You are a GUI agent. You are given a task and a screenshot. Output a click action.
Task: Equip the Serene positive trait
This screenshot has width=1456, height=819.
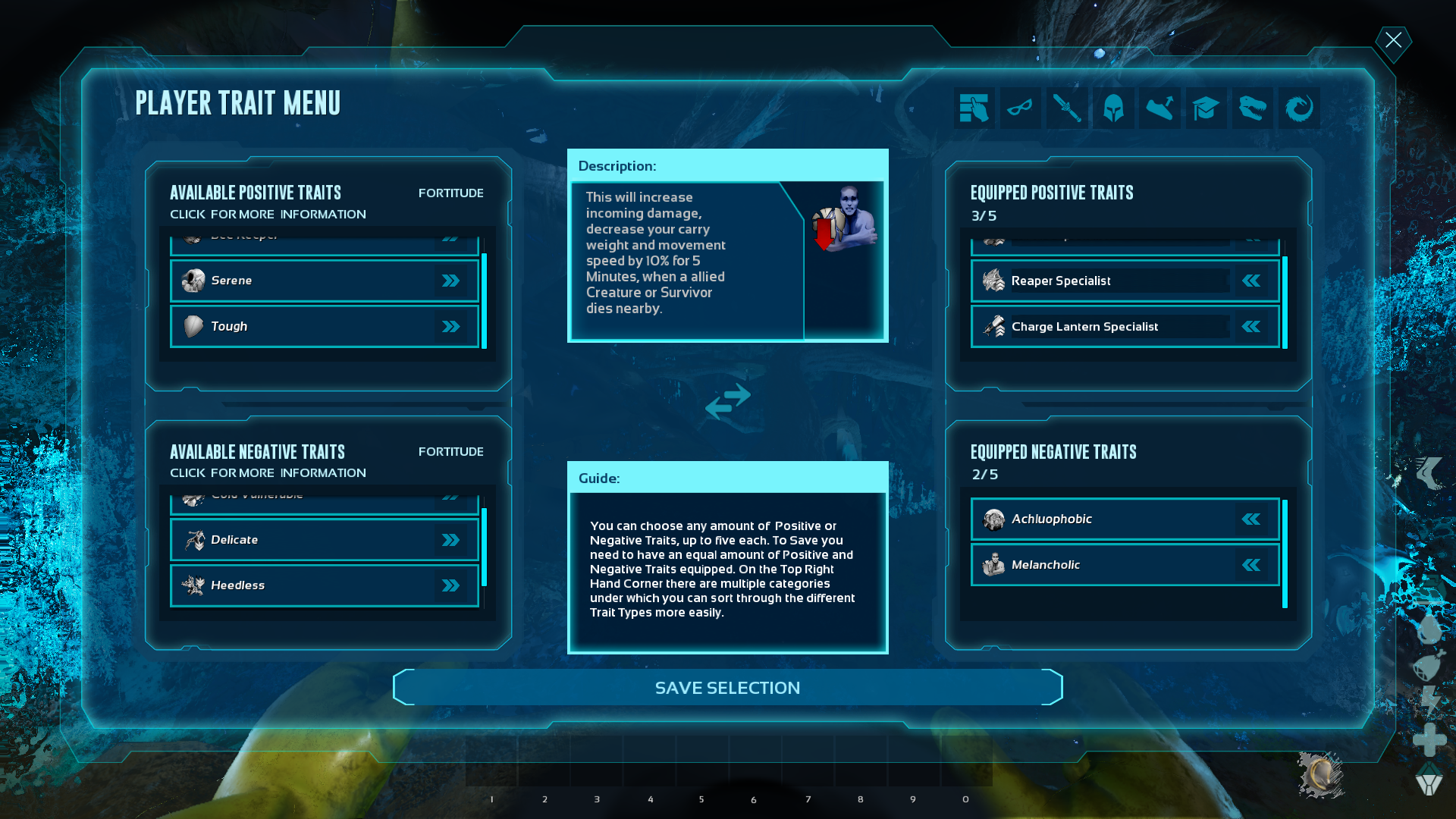tap(451, 280)
